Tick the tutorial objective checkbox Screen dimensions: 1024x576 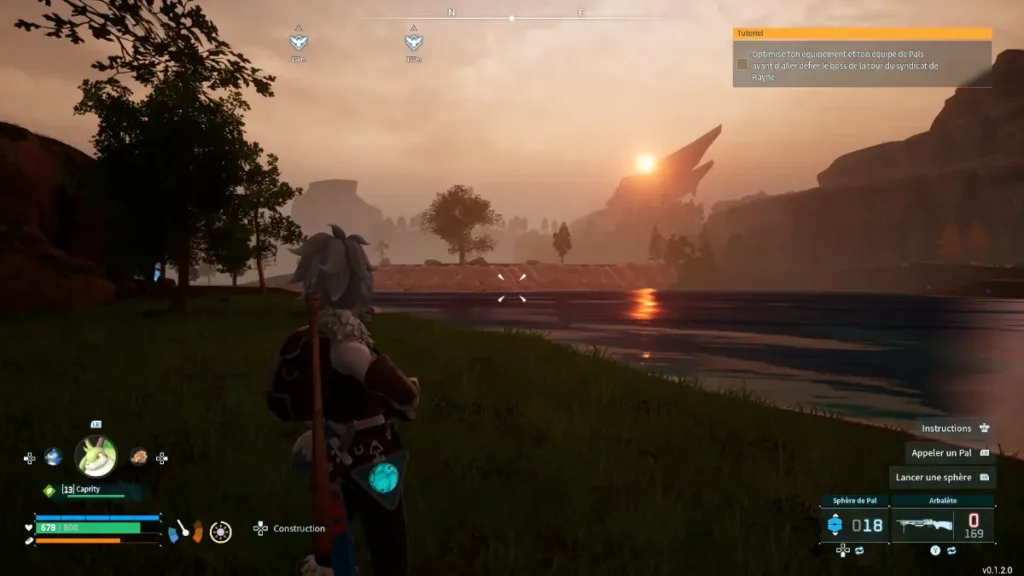click(x=742, y=64)
